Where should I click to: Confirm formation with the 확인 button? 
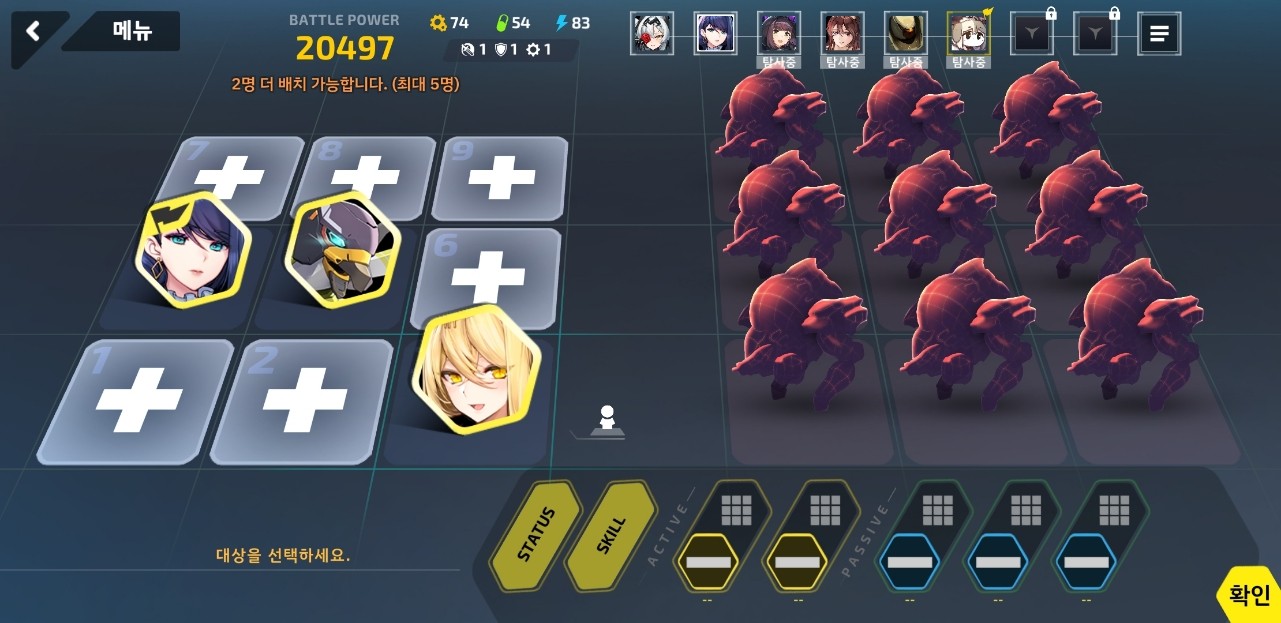[1250, 596]
